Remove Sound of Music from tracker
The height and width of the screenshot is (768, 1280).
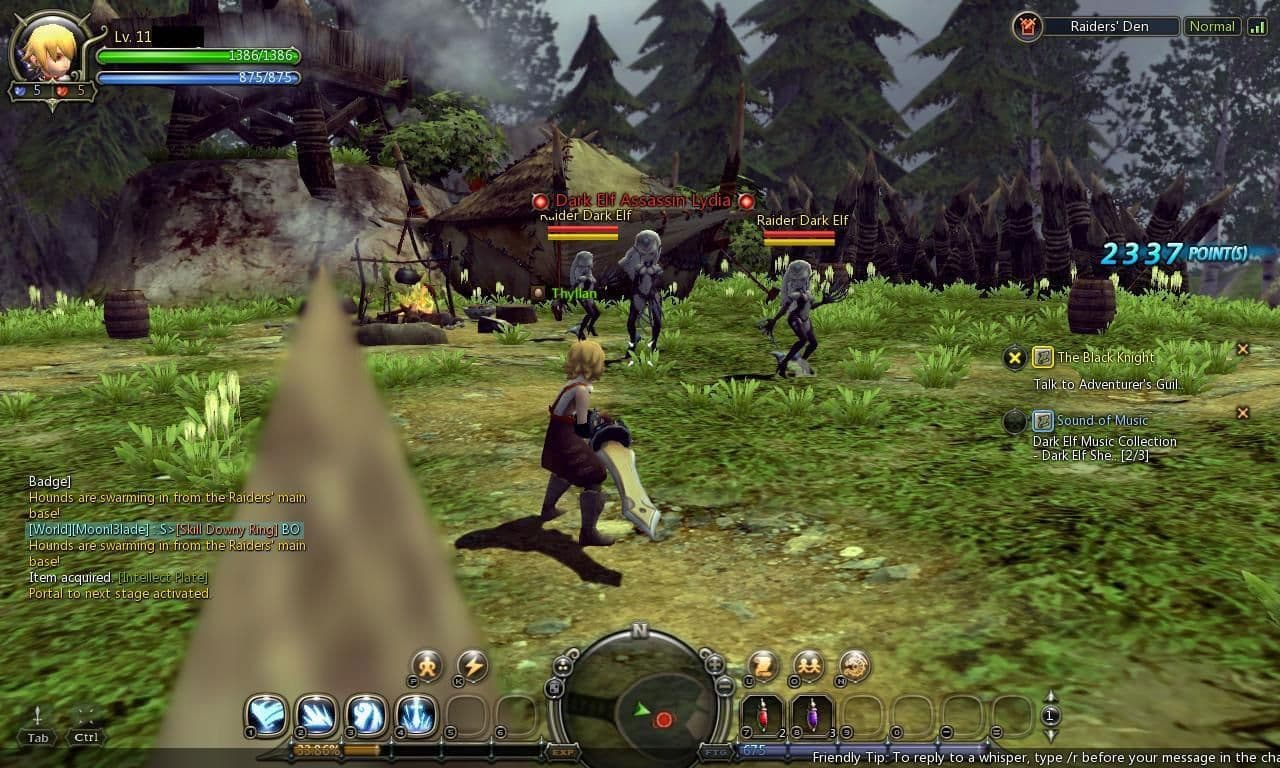pyautogui.click(x=1243, y=412)
